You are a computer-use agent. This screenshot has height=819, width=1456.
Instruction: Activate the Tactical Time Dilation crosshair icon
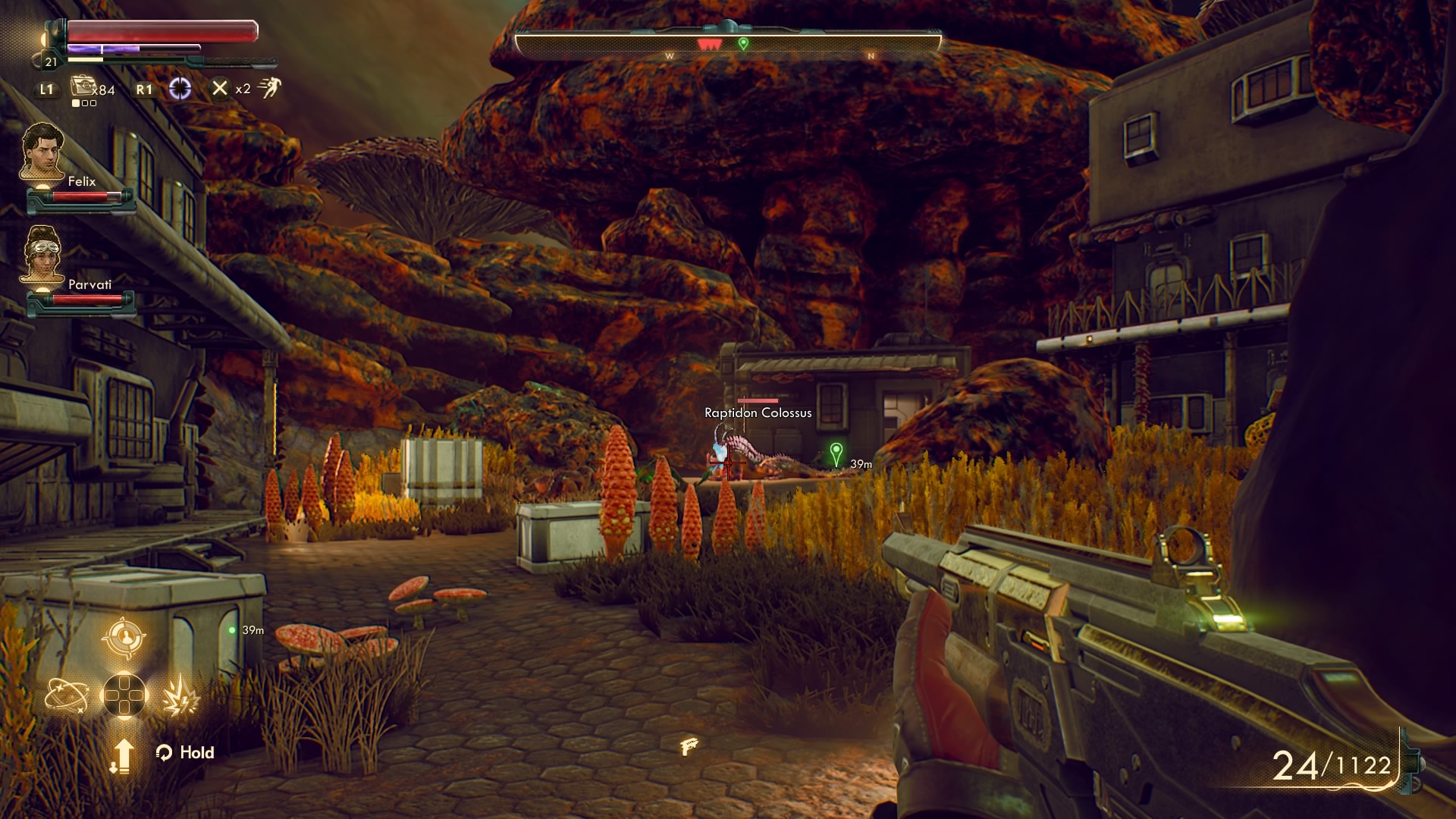[180, 89]
